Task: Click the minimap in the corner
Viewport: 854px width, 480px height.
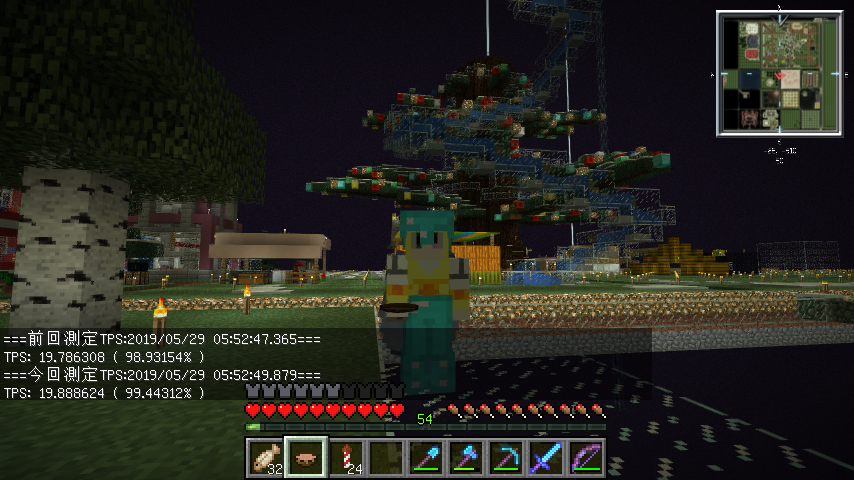Action: (779, 73)
